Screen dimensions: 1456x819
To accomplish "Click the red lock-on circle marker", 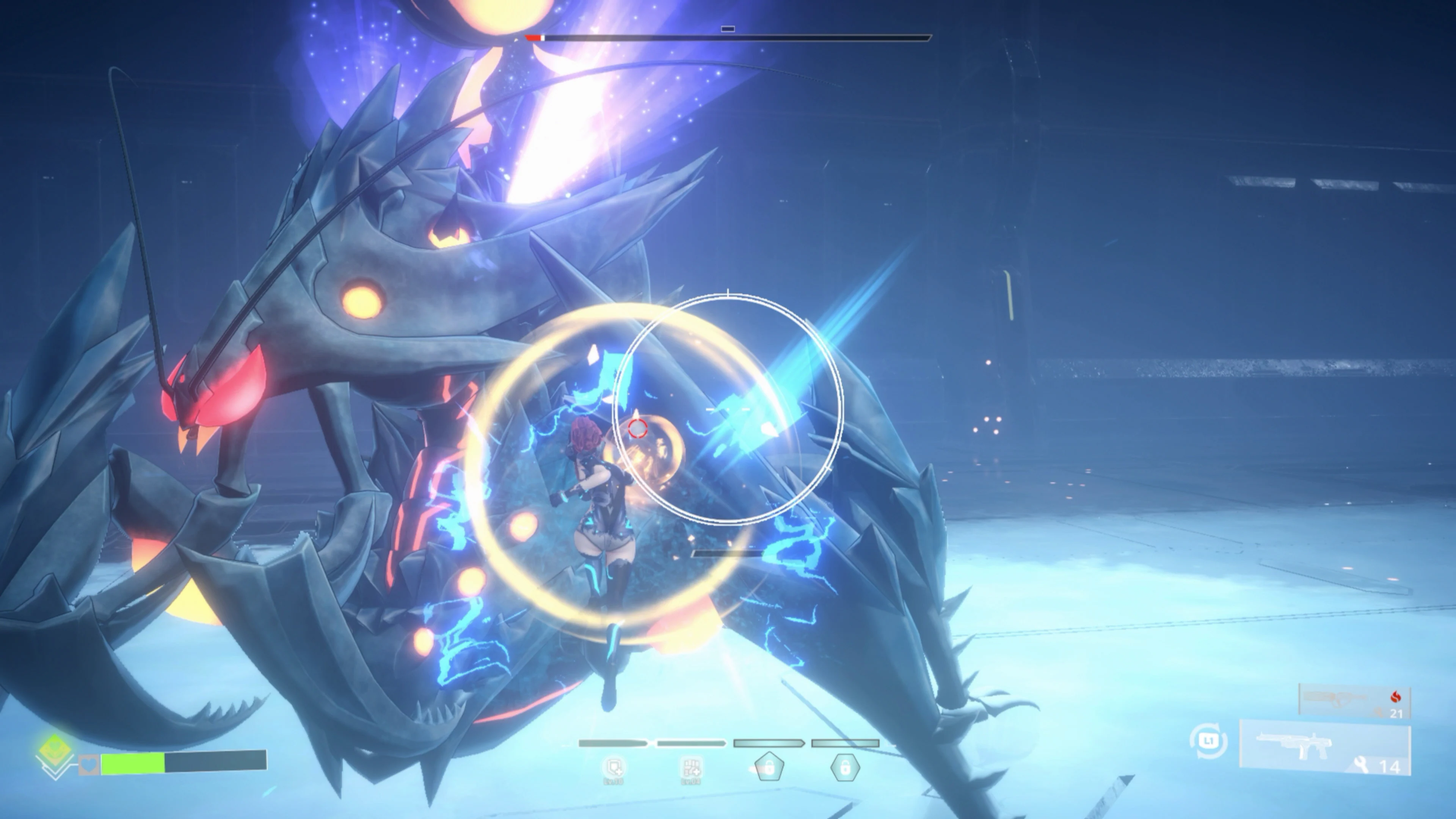I will point(637,430).
